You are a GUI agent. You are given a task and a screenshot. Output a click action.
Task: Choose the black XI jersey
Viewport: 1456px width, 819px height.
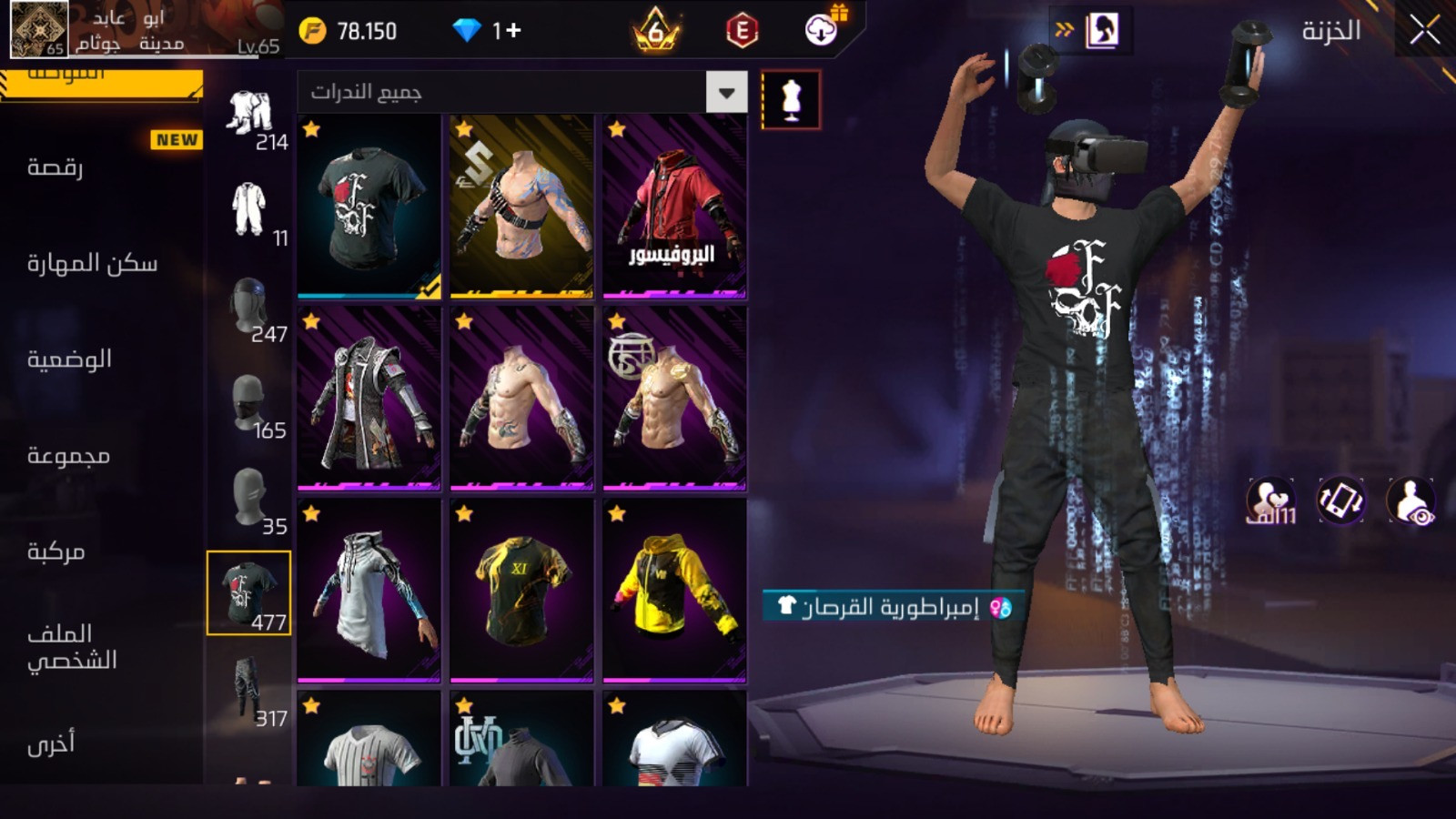(x=521, y=591)
